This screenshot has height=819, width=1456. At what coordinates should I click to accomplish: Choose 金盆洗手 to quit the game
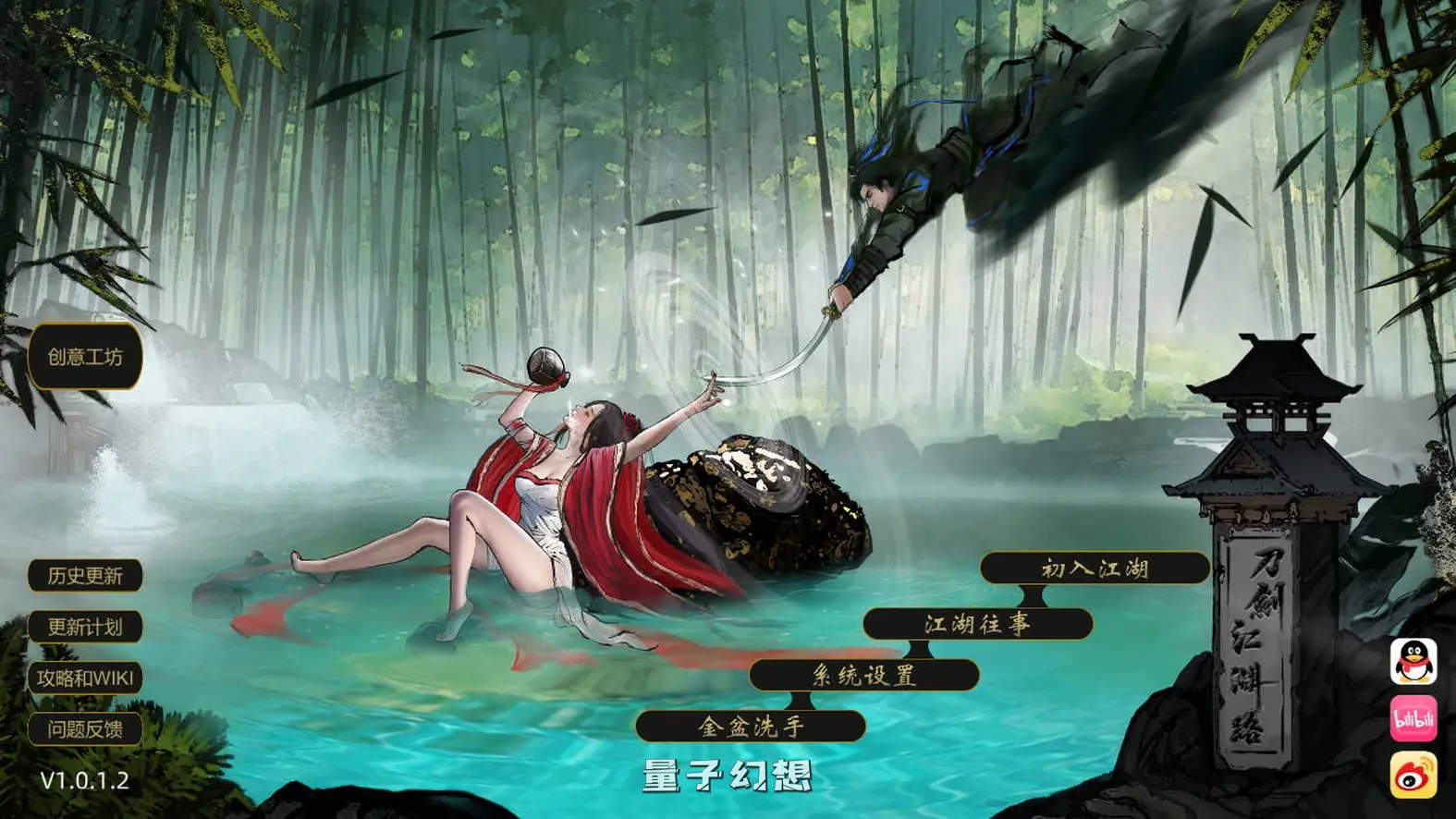750,728
